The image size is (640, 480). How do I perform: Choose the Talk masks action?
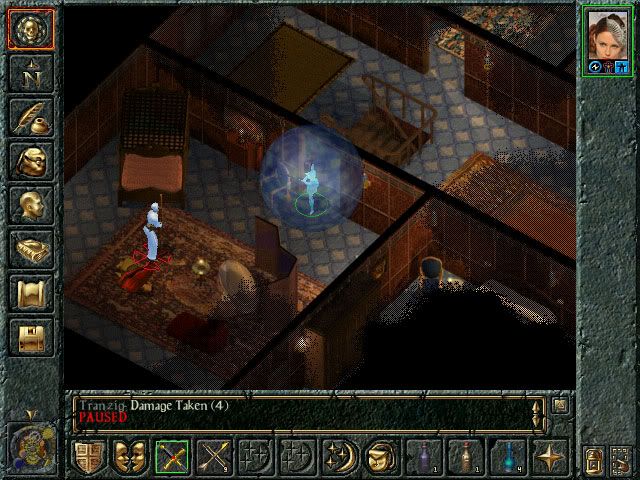tap(129, 457)
